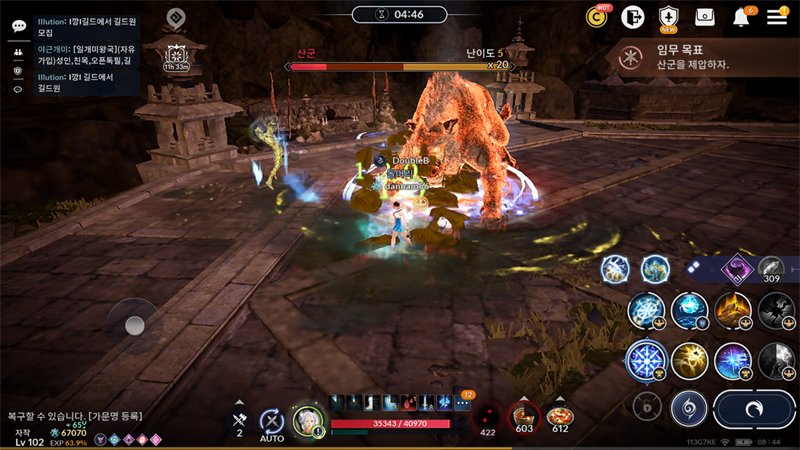Activate the purple diamond stance icon

tap(739, 268)
